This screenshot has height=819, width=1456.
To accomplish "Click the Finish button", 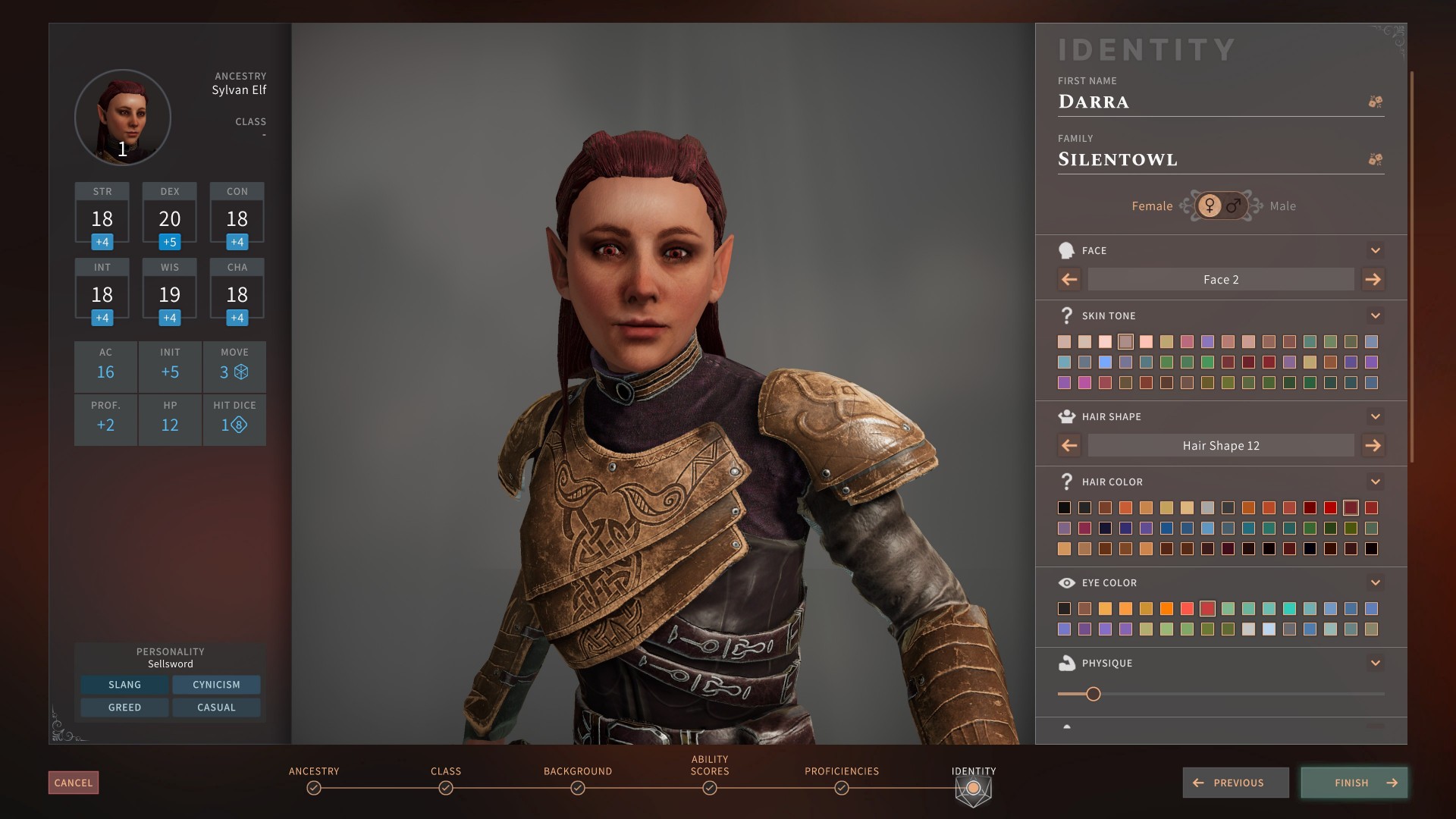I will pos(1354,783).
